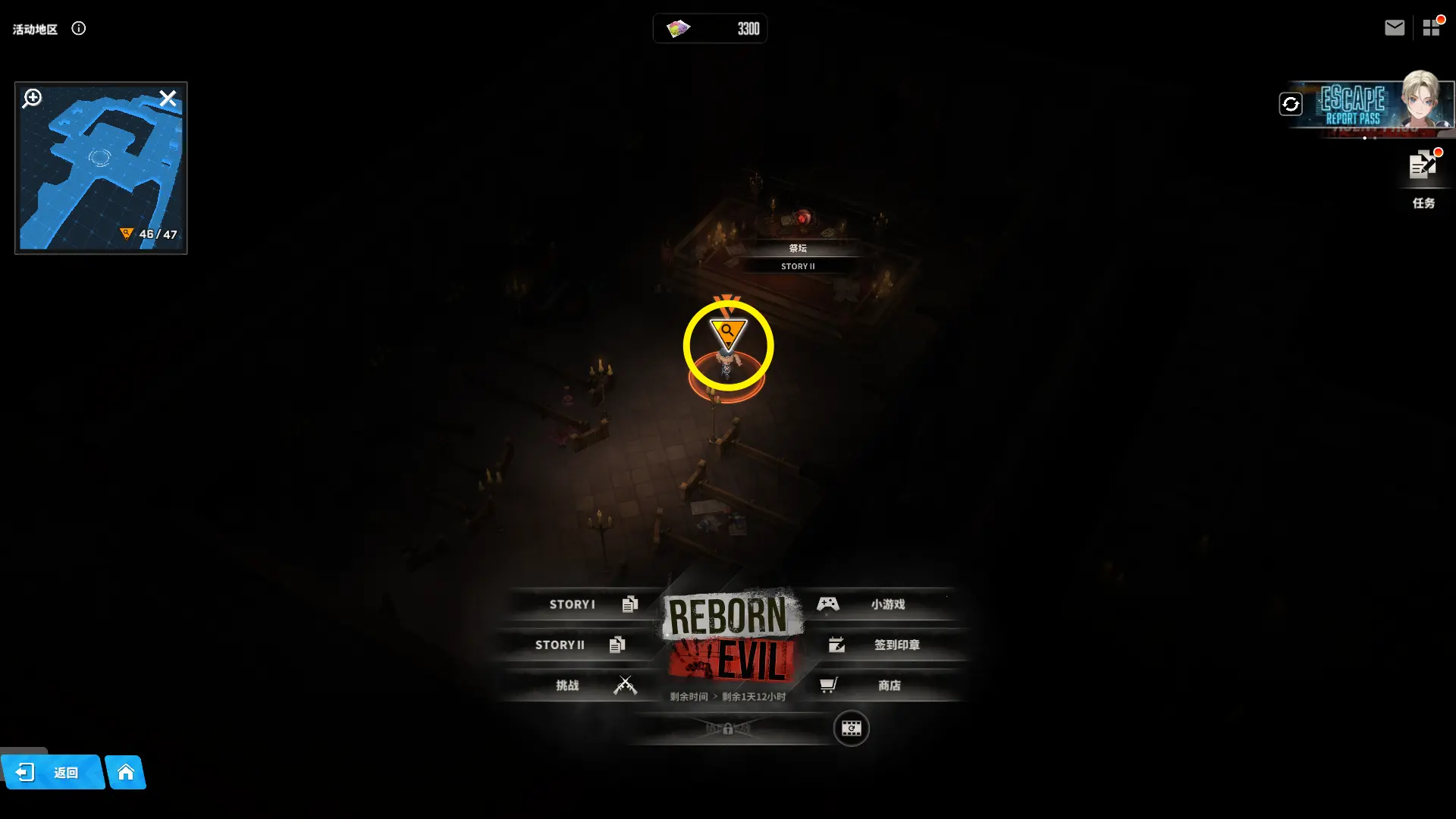The width and height of the screenshot is (1456, 819).
Task: Show 活动地区 event area info
Action: pyautogui.click(x=79, y=29)
